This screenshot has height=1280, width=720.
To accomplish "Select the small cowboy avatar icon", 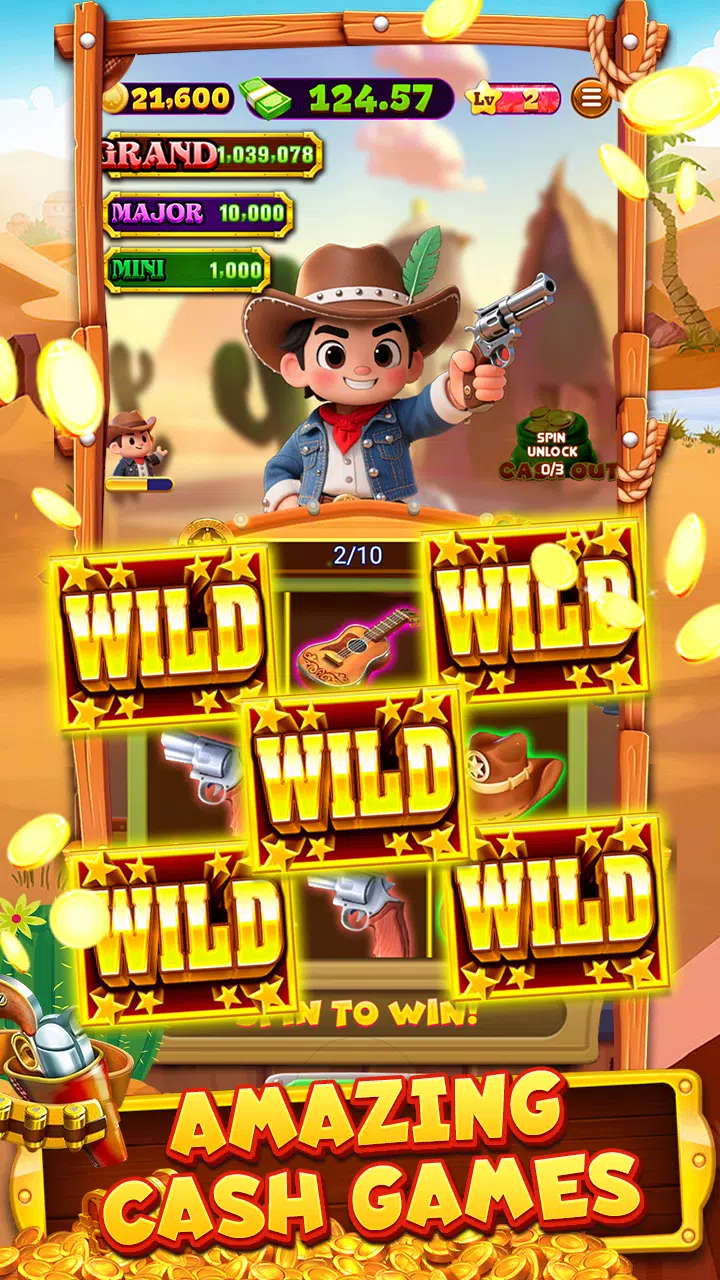I will pos(135,445).
